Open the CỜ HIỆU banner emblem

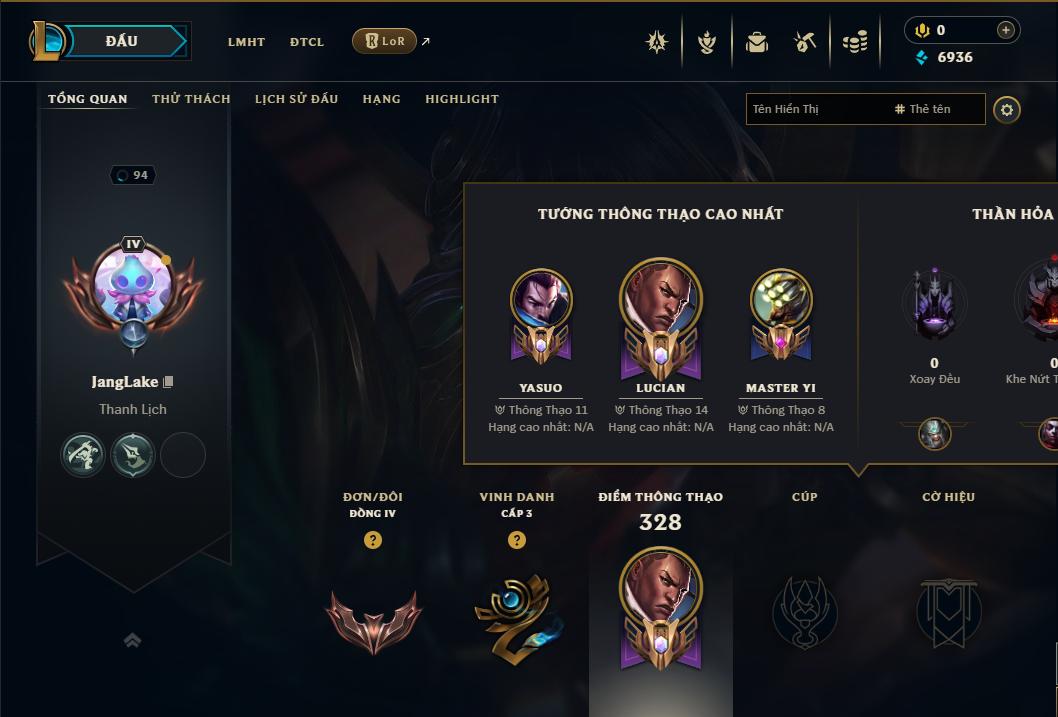pyautogui.click(x=948, y=612)
